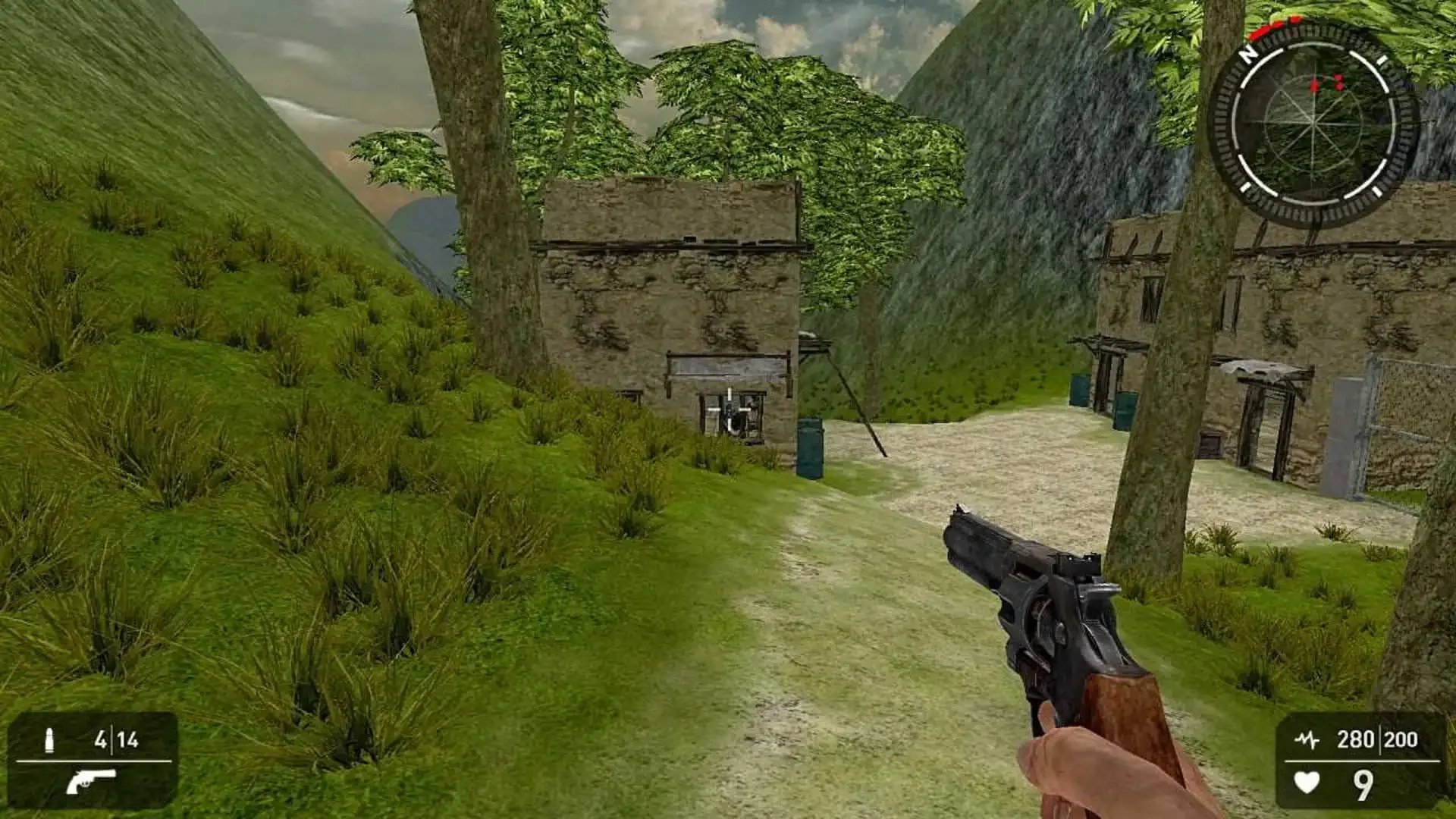Click the wooden crate by the right building
Screen dimensions: 1456x819
click(1211, 444)
